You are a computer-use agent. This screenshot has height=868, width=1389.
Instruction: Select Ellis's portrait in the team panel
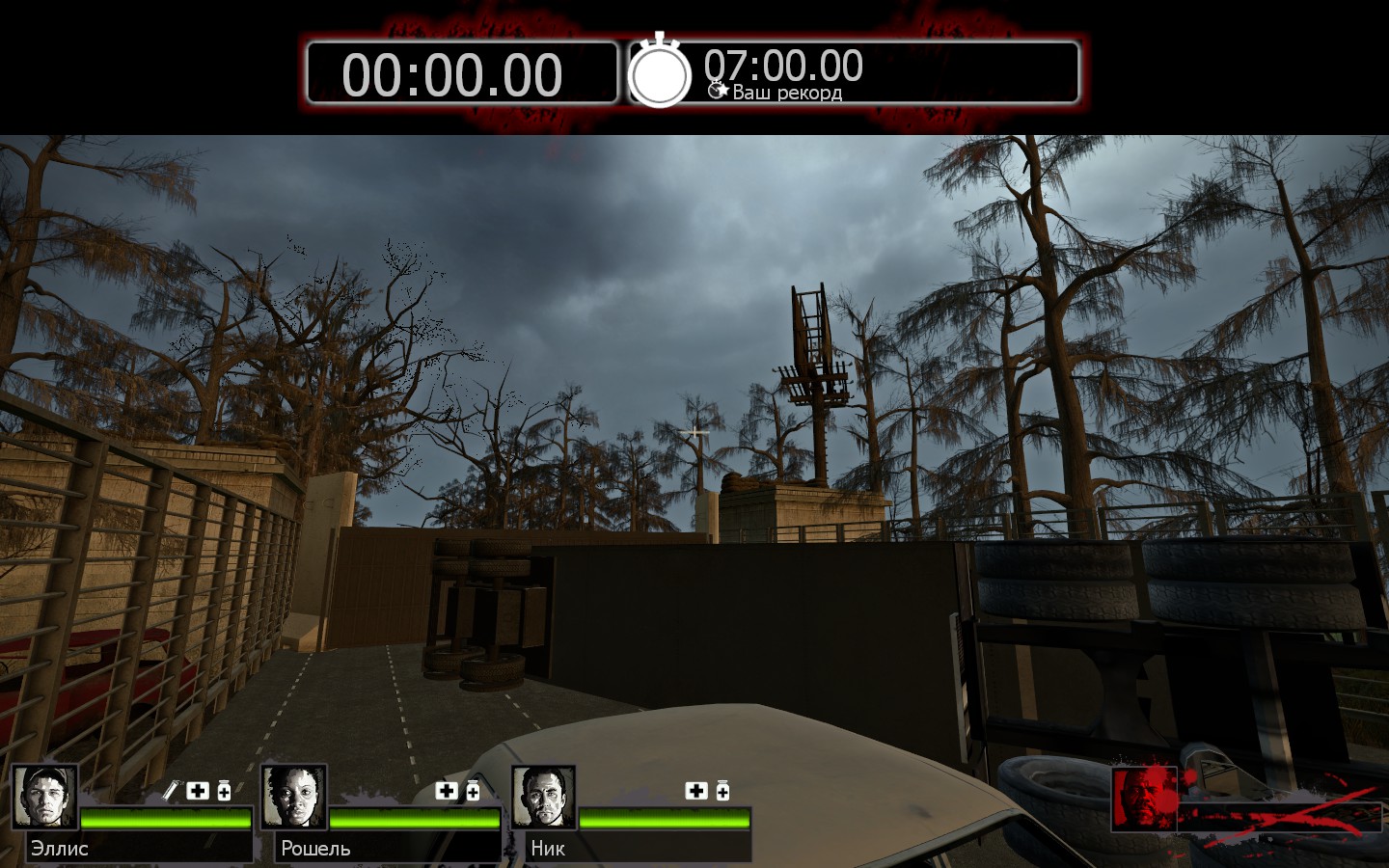44,797
